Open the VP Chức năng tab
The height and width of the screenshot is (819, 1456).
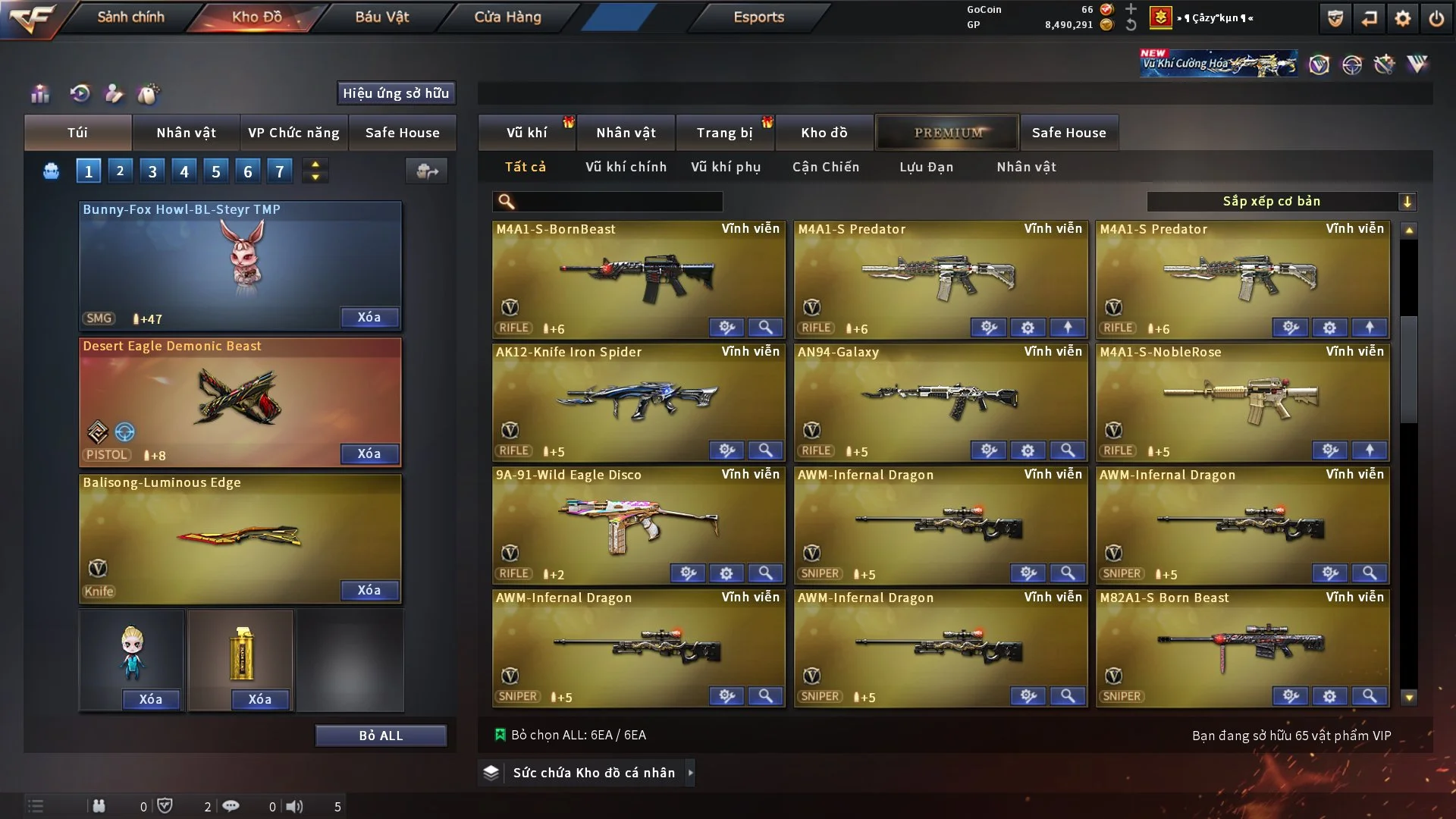click(x=293, y=133)
